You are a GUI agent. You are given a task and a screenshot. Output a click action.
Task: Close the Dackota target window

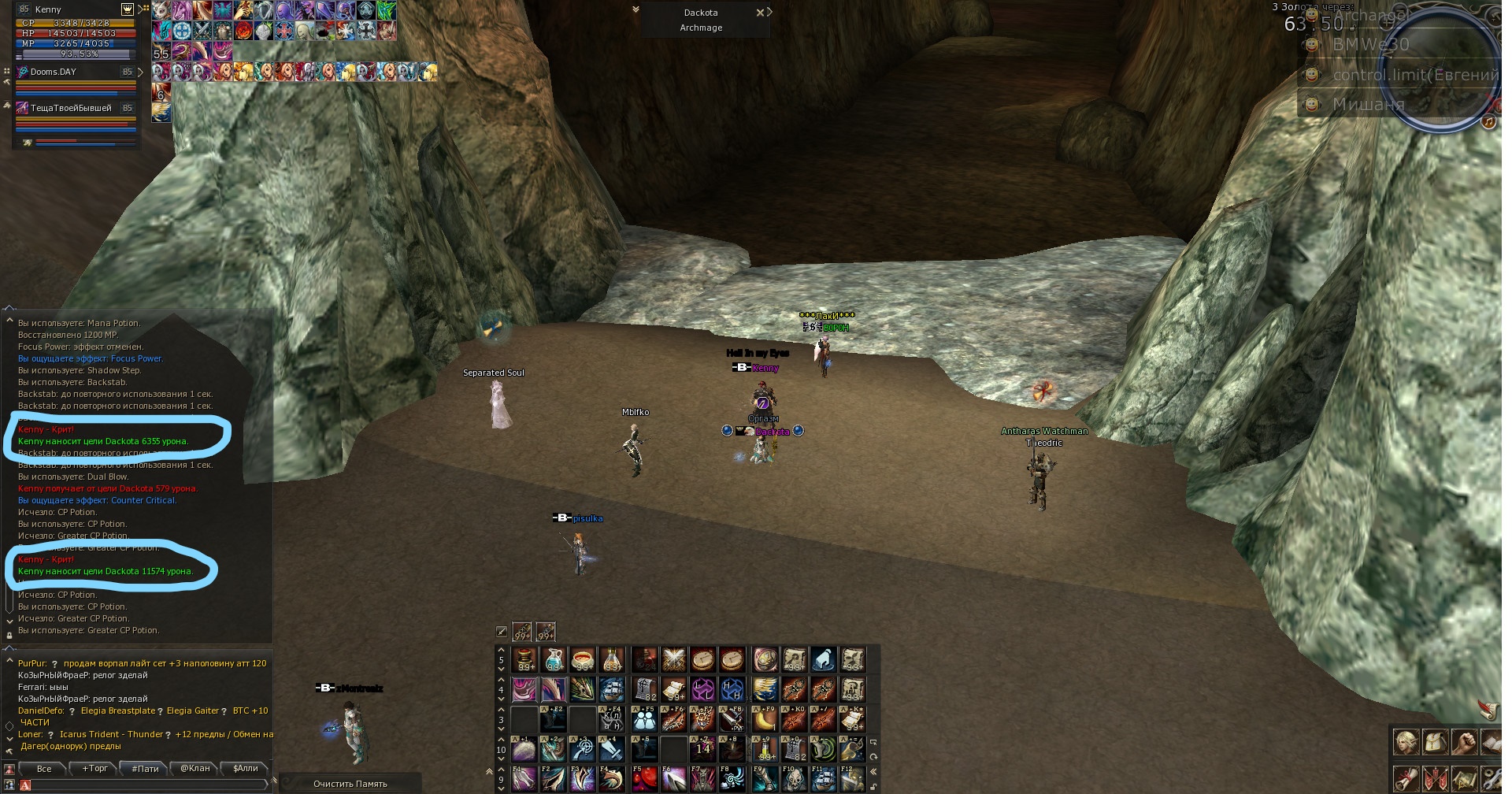coord(760,13)
